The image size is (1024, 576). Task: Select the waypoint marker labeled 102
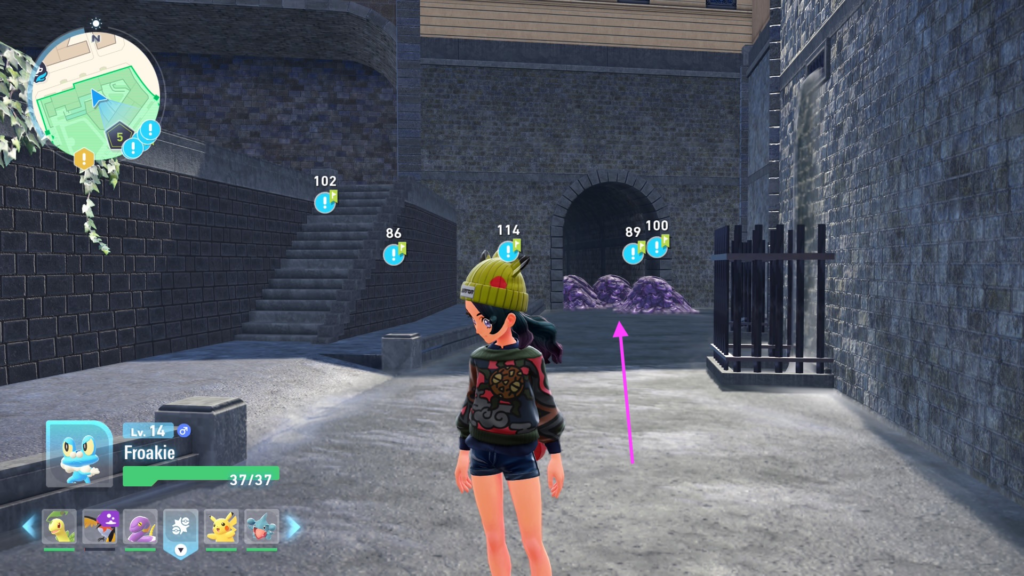[x=325, y=202]
